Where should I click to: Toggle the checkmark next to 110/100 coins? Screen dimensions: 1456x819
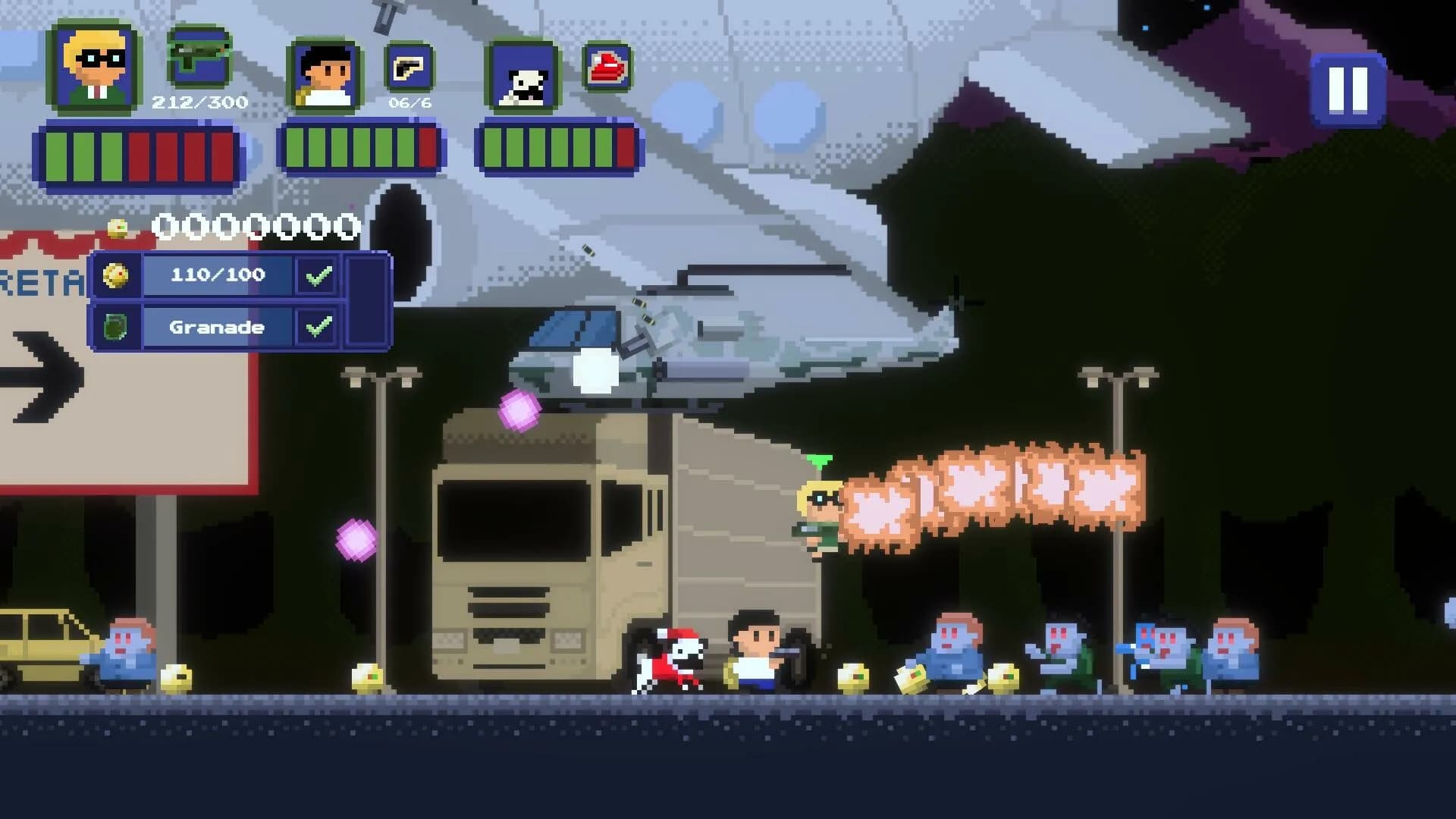(x=319, y=276)
